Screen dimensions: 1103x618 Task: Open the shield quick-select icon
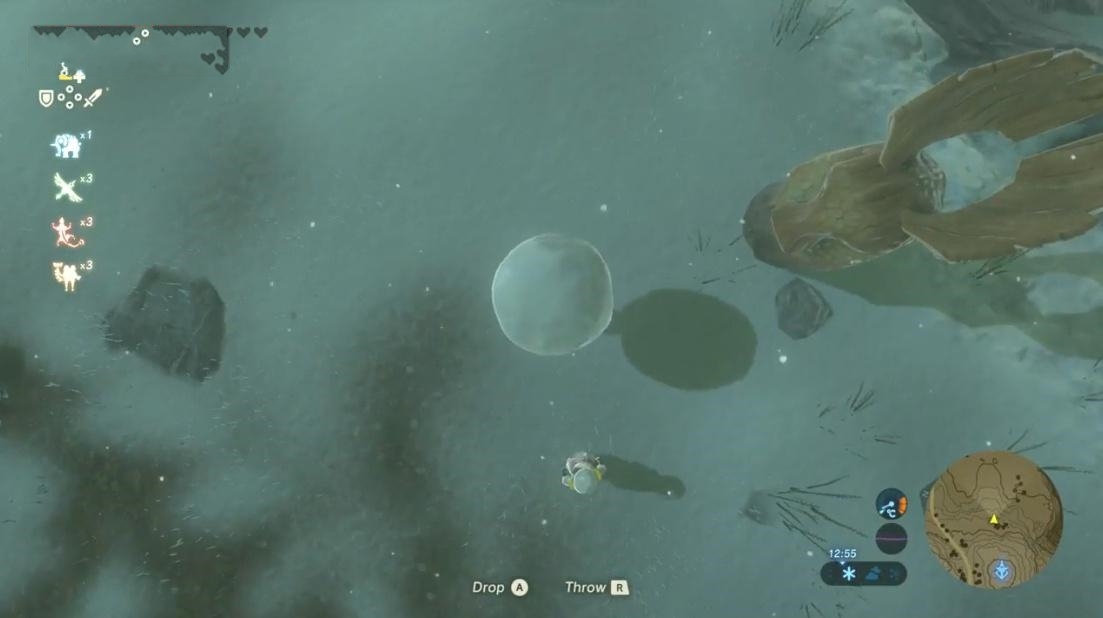click(x=45, y=98)
